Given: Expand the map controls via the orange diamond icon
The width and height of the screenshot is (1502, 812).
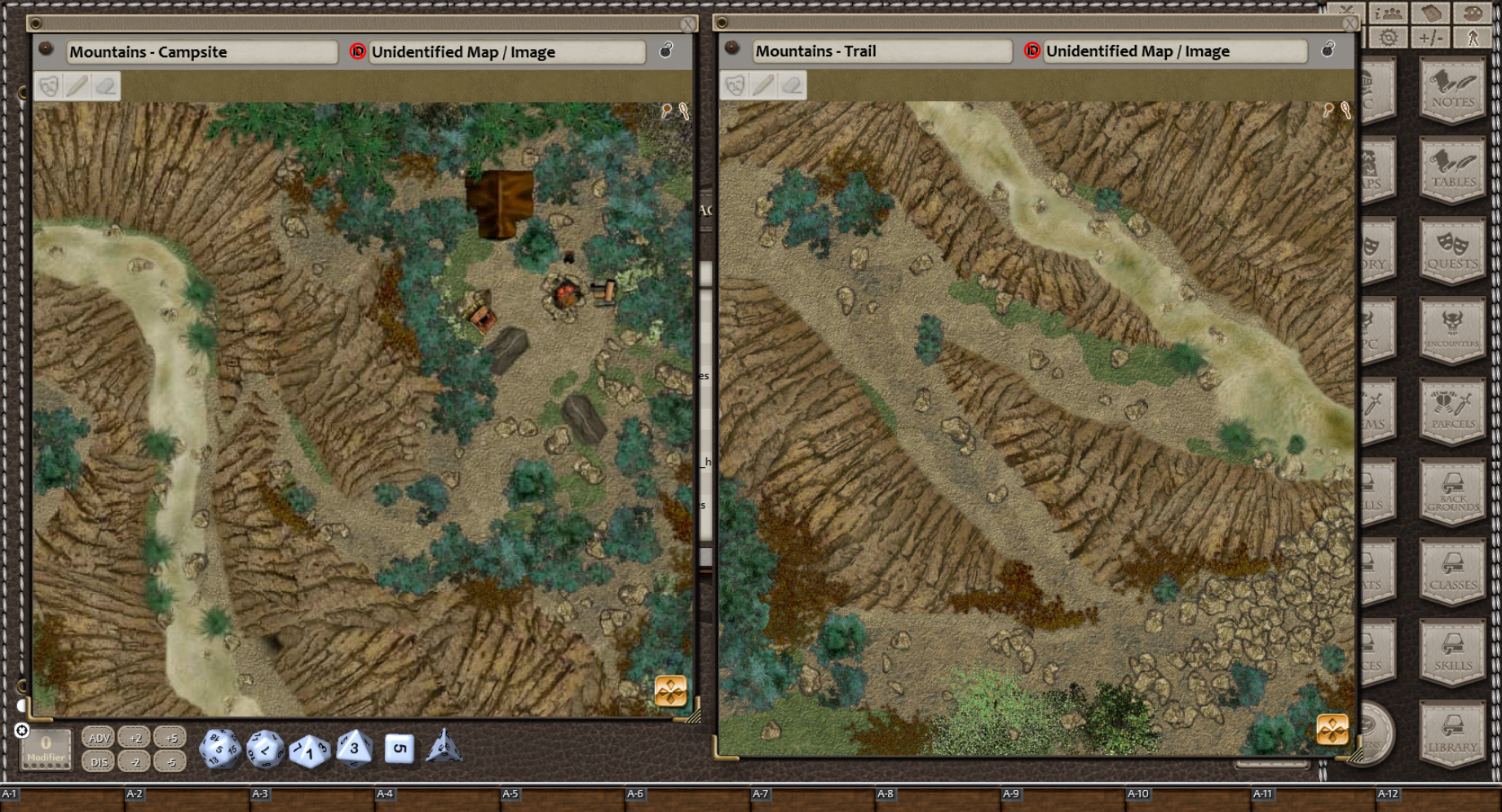Looking at the screenshot, I should (x=670, y=692).
